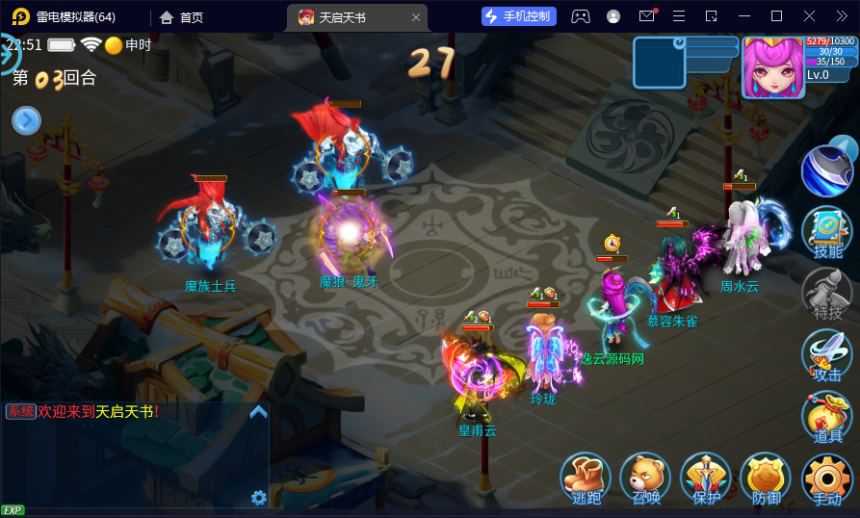The width and height of the screenshot is (860, 518).
Task: Tap the 逃跑 flee boots button
Action: [x=586, y=478]
